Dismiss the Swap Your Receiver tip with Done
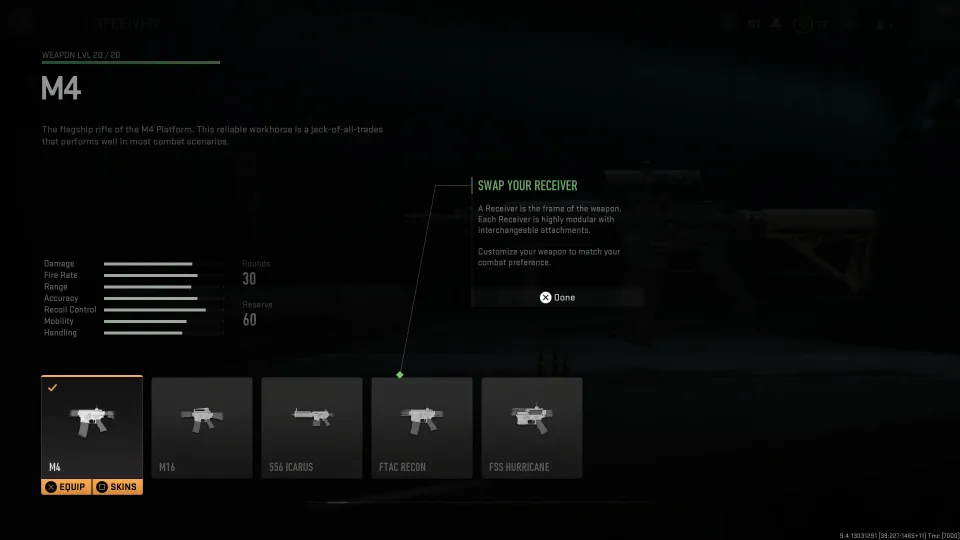The image size is (960, 540). pyautogui.click(x=557, y=297)
